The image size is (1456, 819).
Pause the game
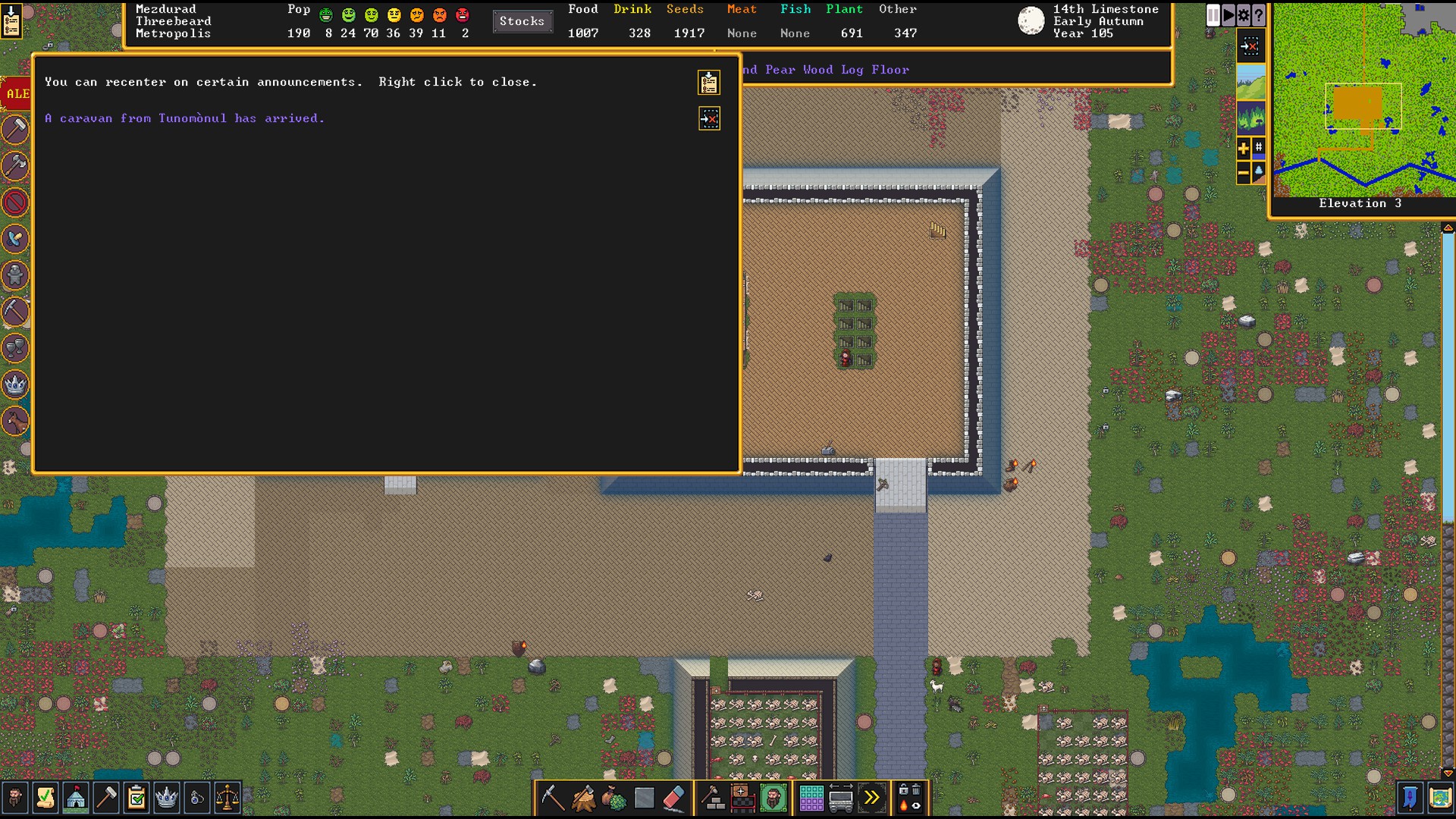click(1213, 15)
